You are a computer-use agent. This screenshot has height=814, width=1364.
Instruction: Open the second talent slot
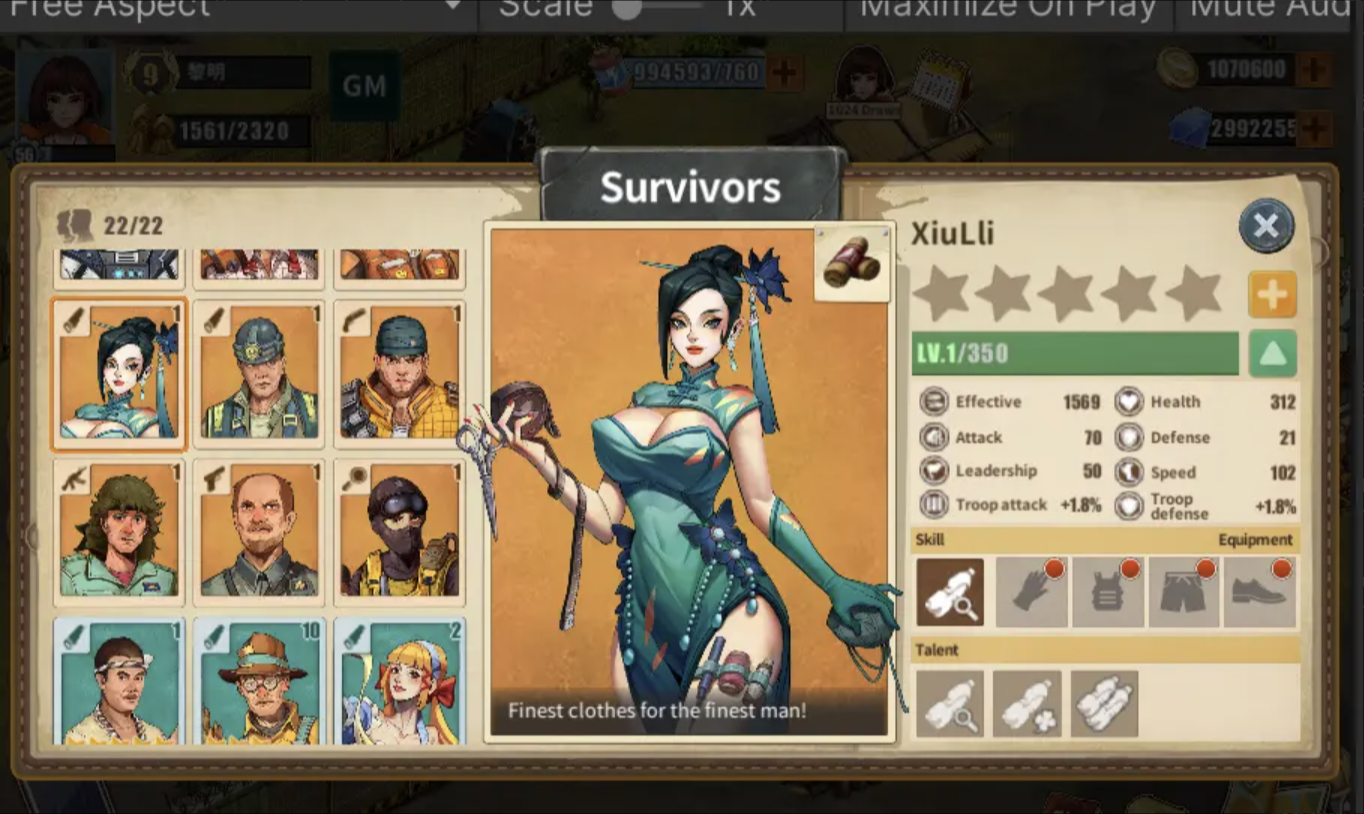tap(1027, 703)
